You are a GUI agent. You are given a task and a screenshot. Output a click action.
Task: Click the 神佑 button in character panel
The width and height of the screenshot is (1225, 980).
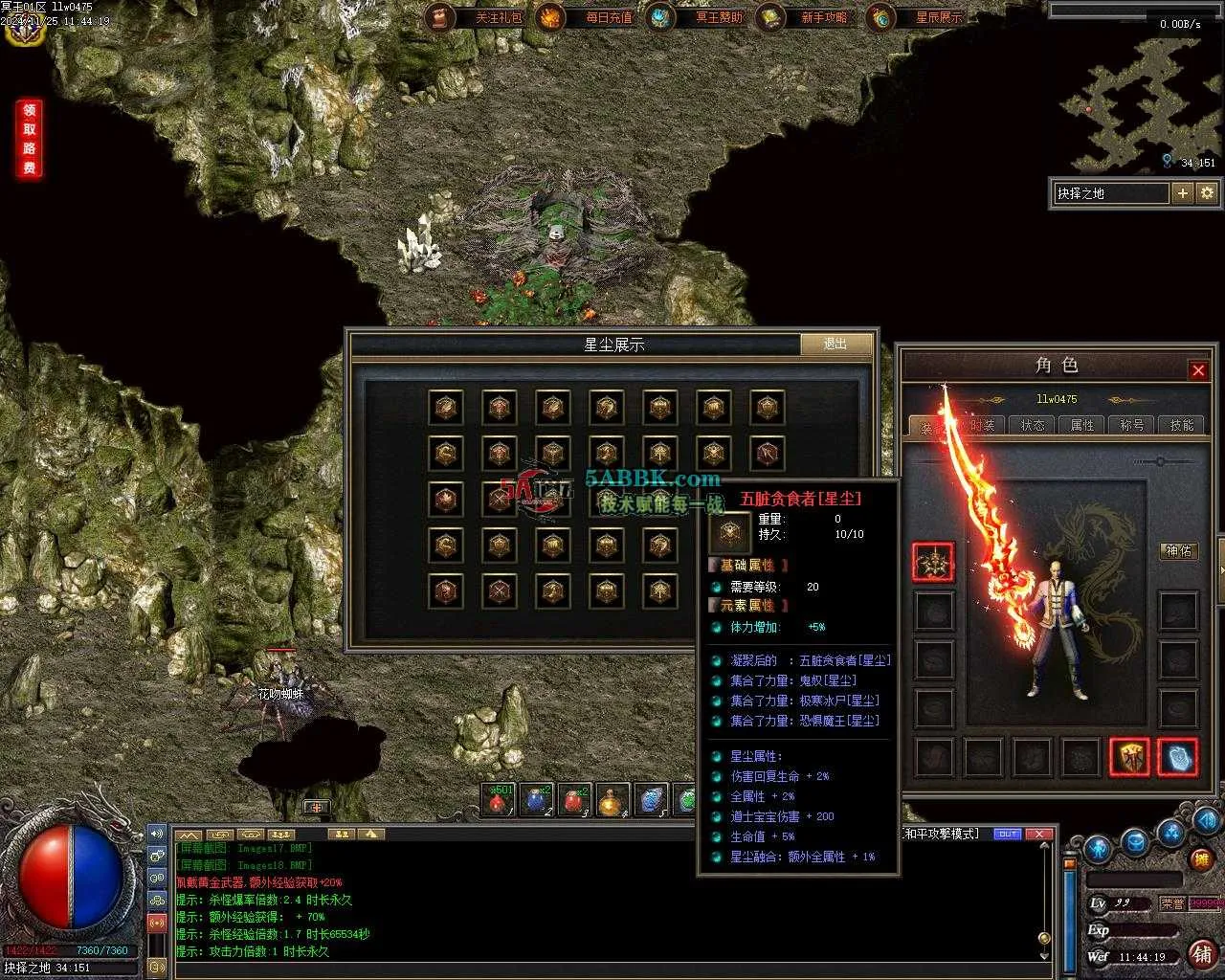pos(1178,551)
